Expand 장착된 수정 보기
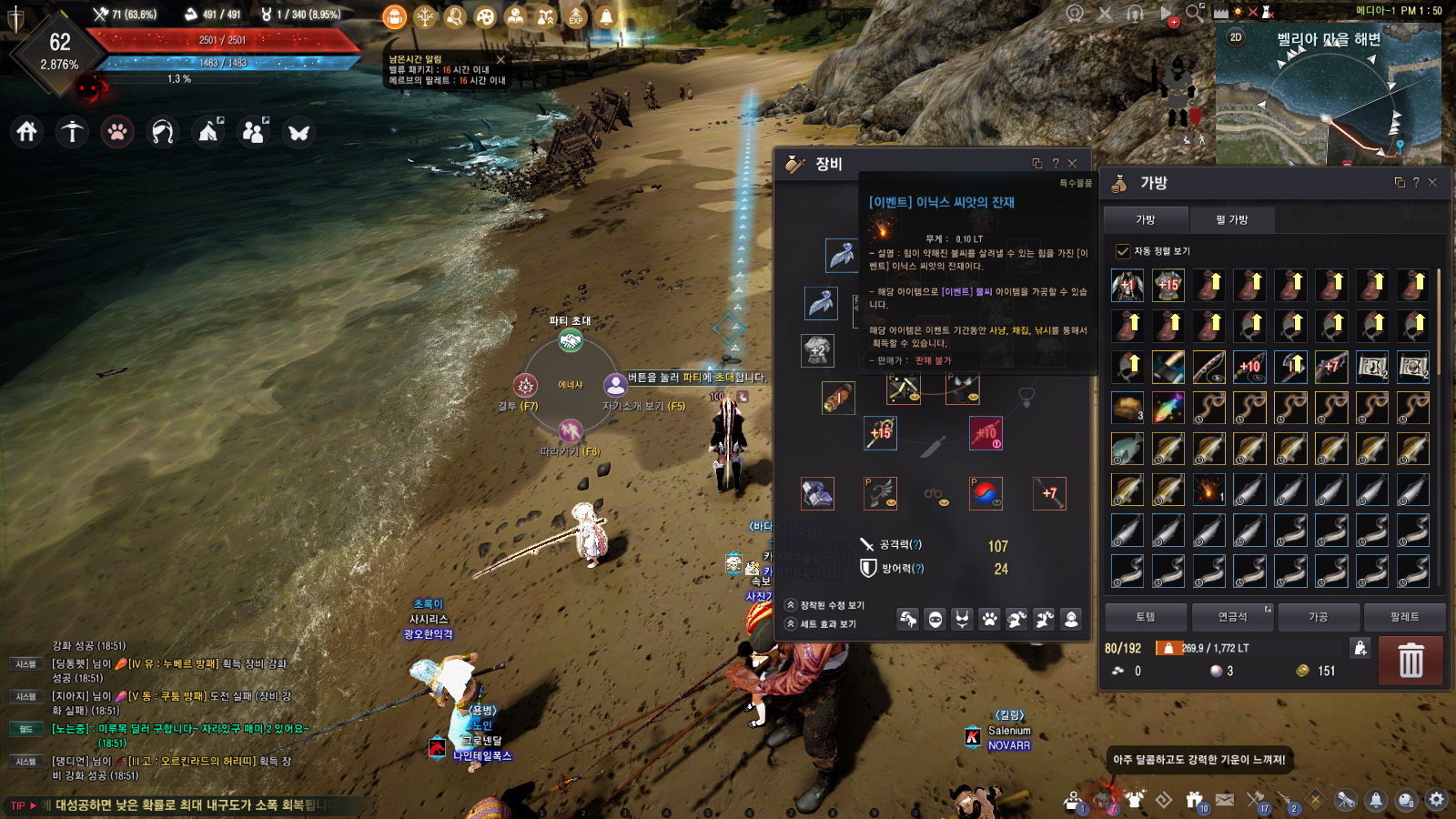The width and height of the screenshot is (1456, 819). (x=824, y=605)
